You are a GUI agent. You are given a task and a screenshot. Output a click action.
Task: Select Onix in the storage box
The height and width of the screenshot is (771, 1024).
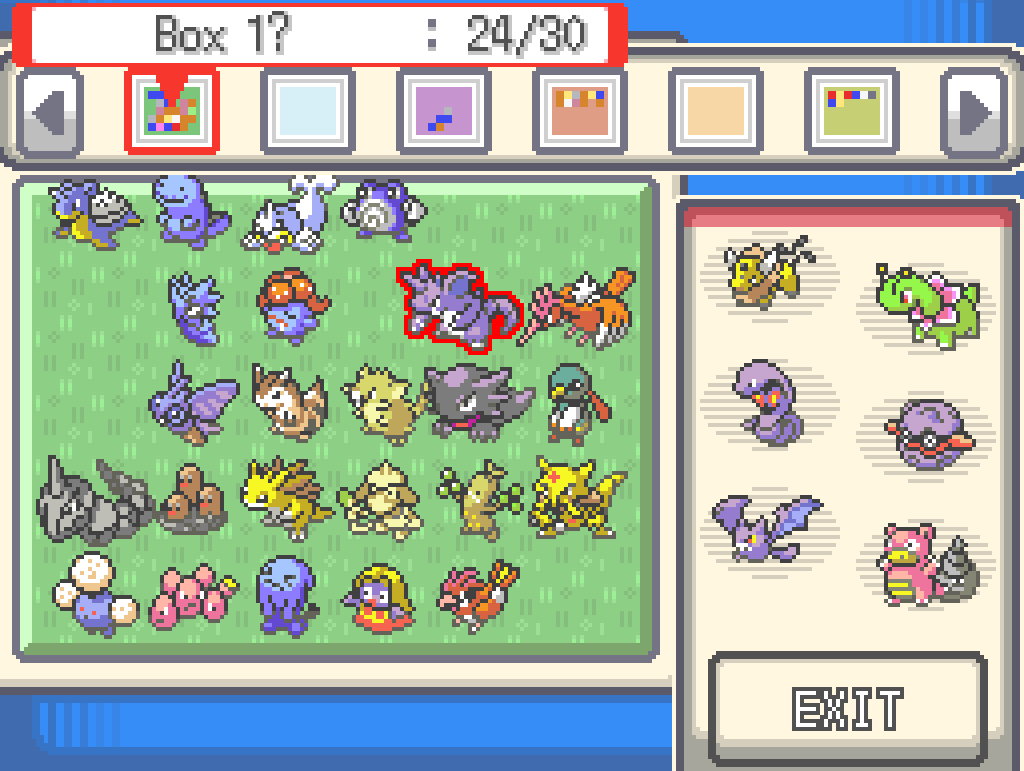(x=92, y=498)
